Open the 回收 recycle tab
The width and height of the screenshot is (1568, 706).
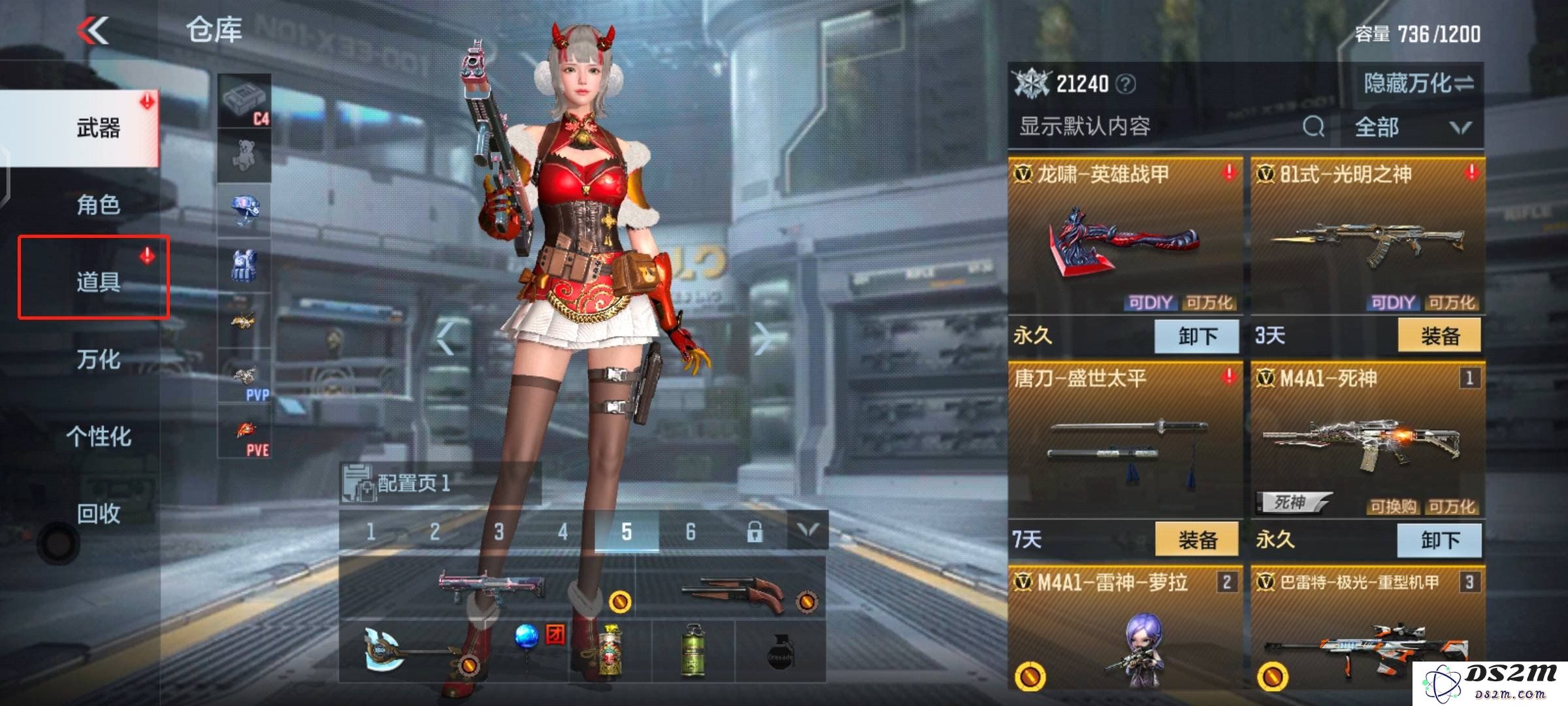pos(98,514)
